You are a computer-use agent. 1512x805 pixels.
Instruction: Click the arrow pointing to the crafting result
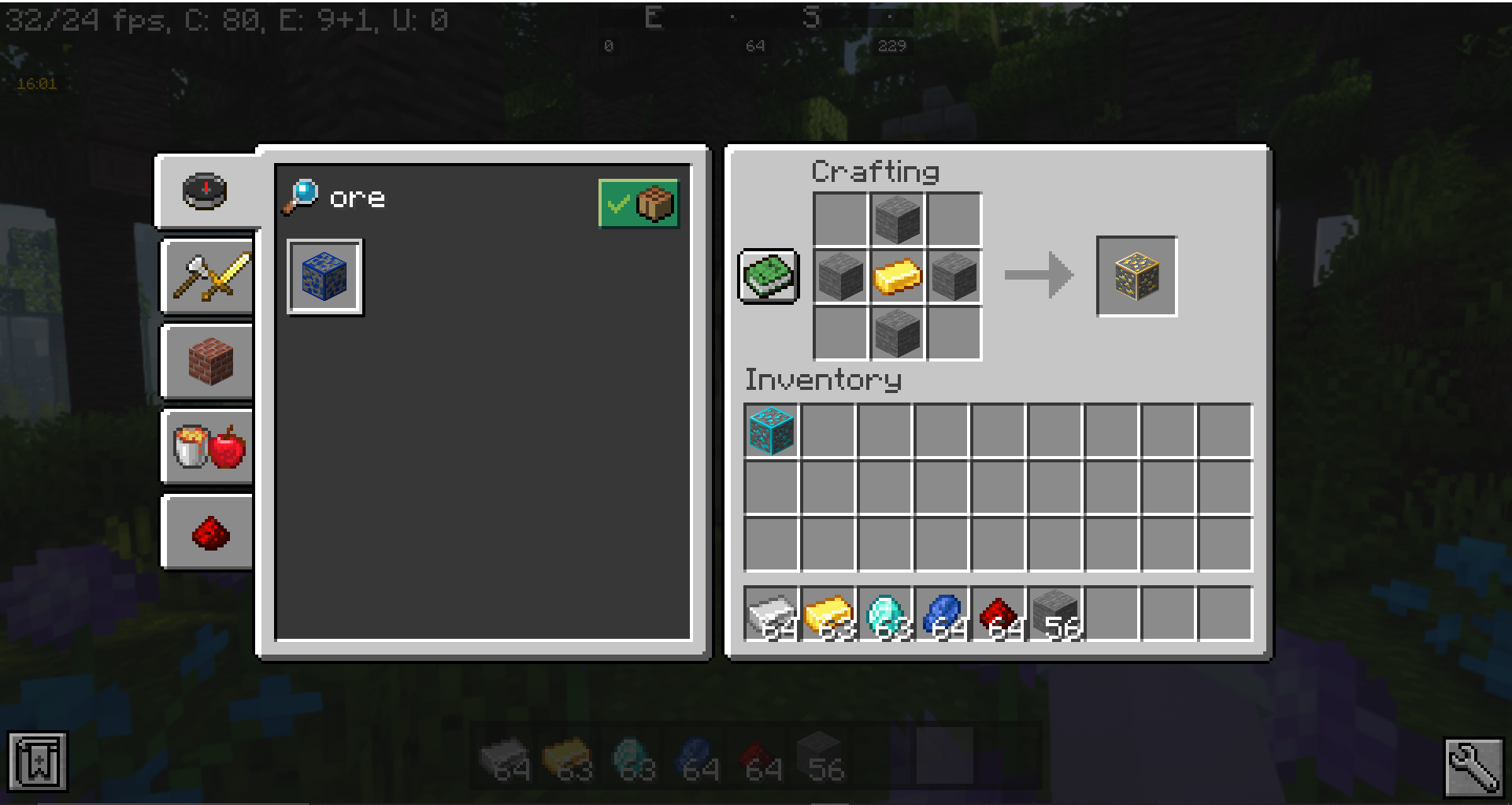coord(1038,276)
